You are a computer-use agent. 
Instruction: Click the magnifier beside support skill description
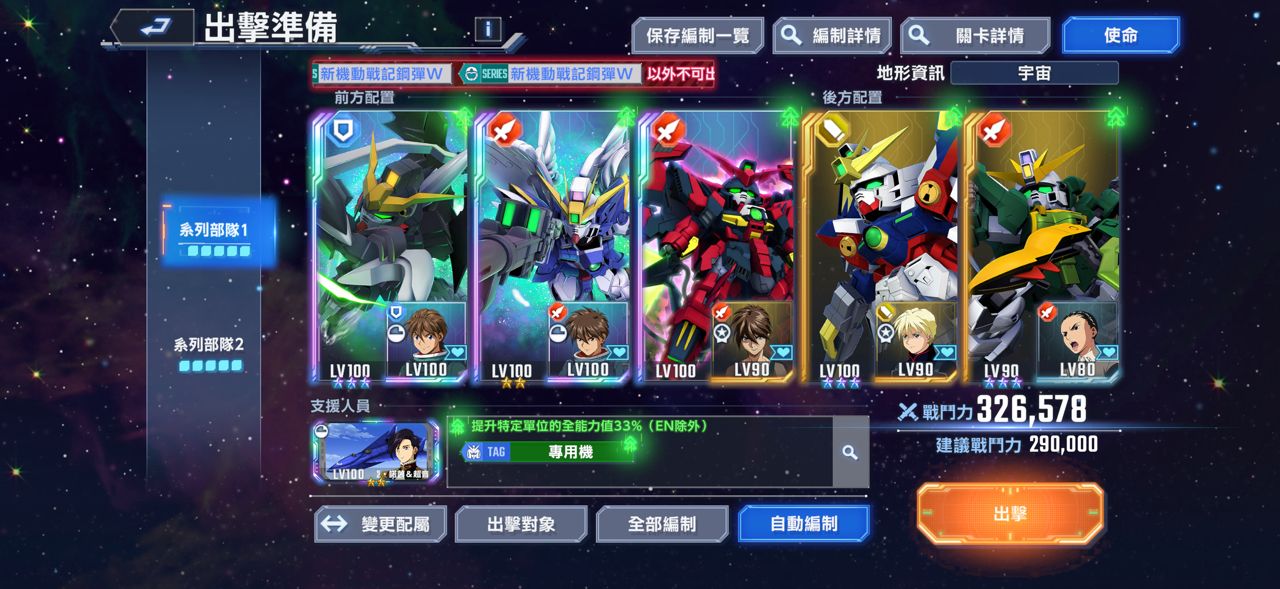point(850,453)
